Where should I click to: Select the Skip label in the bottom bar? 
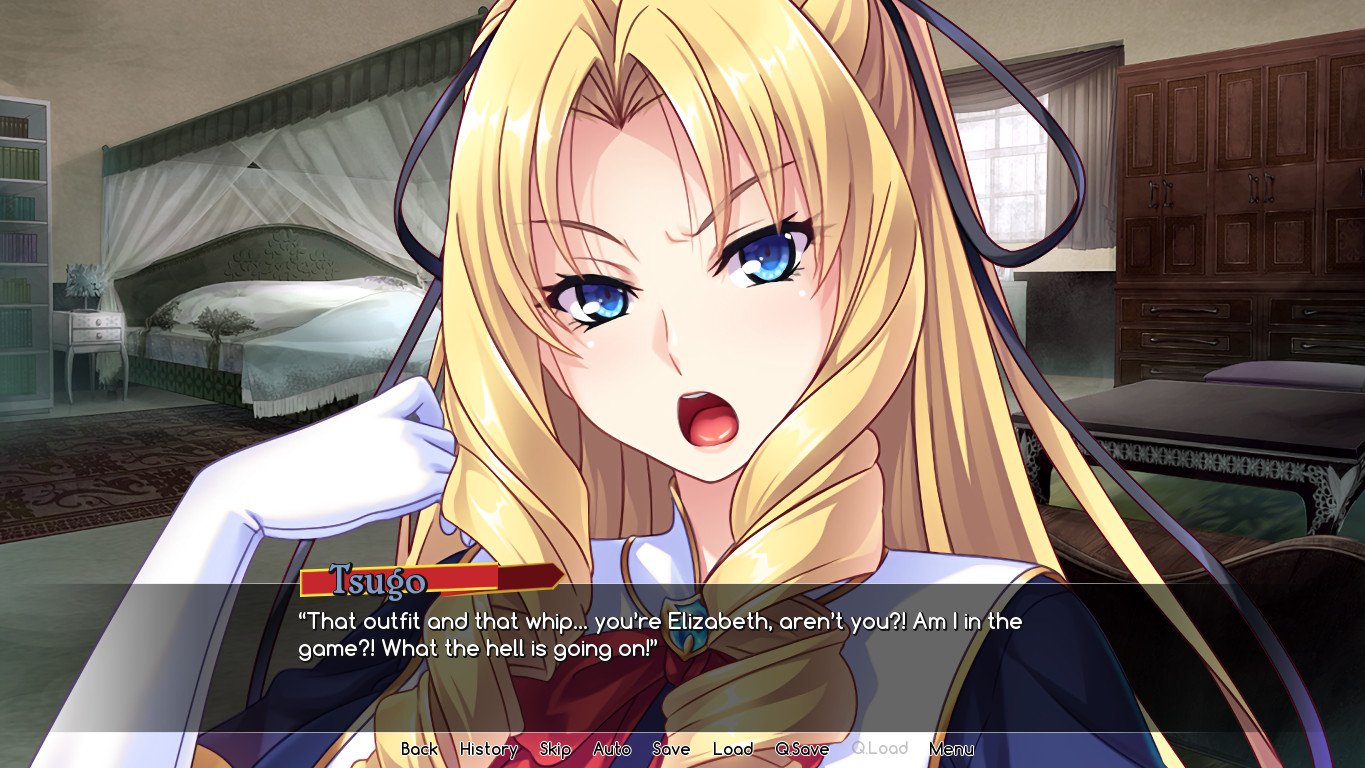(x=556, y=748)
